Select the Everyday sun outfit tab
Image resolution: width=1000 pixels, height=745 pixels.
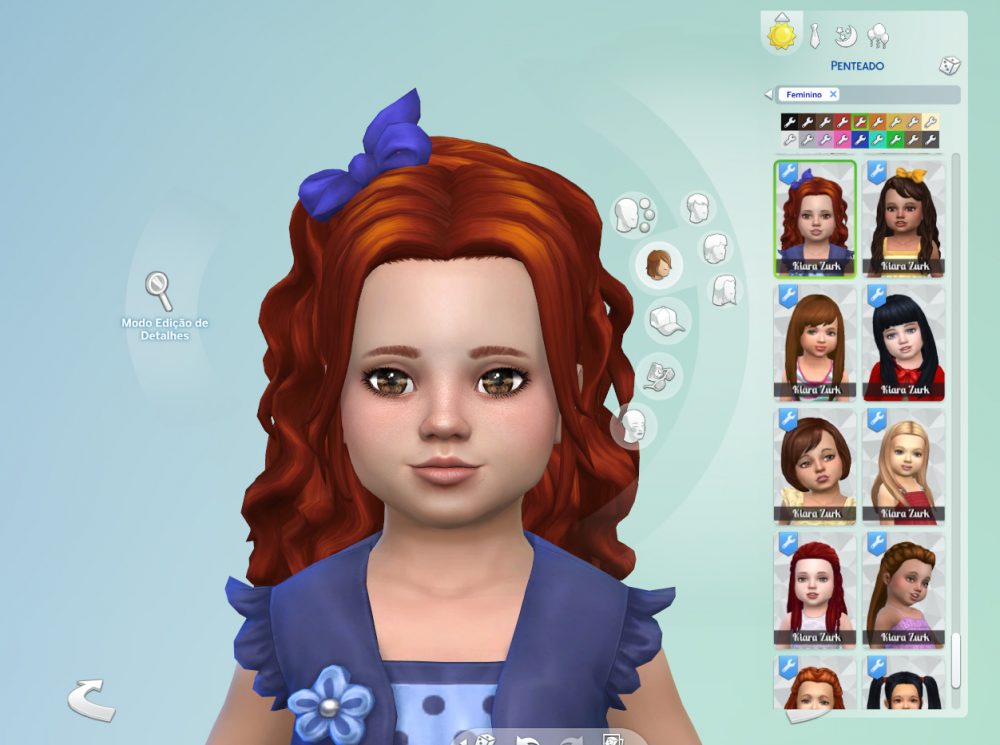click(781, 34)
